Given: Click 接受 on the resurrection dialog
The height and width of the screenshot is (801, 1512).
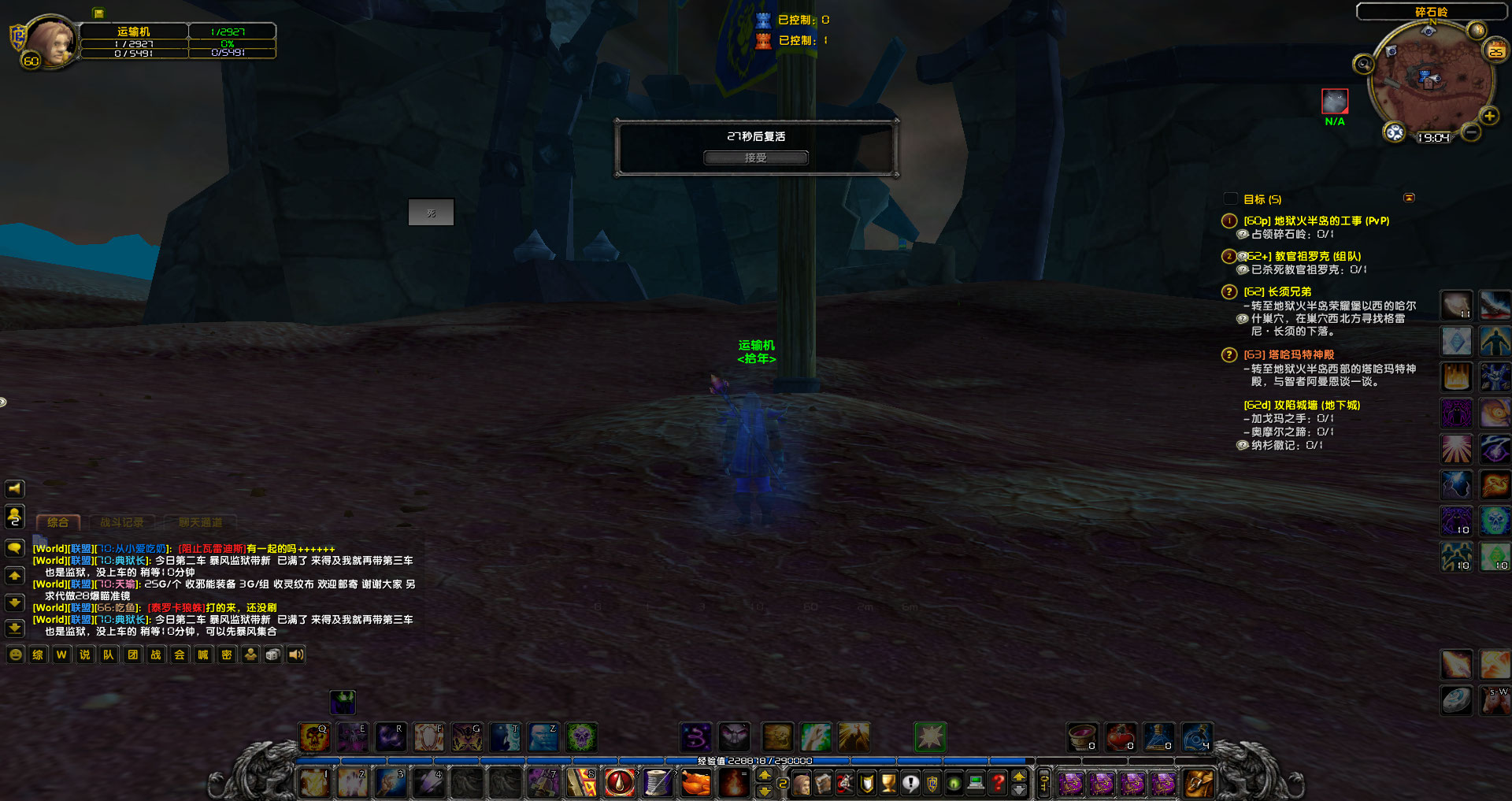Looking at the screenshot, I should pos(755,157).
